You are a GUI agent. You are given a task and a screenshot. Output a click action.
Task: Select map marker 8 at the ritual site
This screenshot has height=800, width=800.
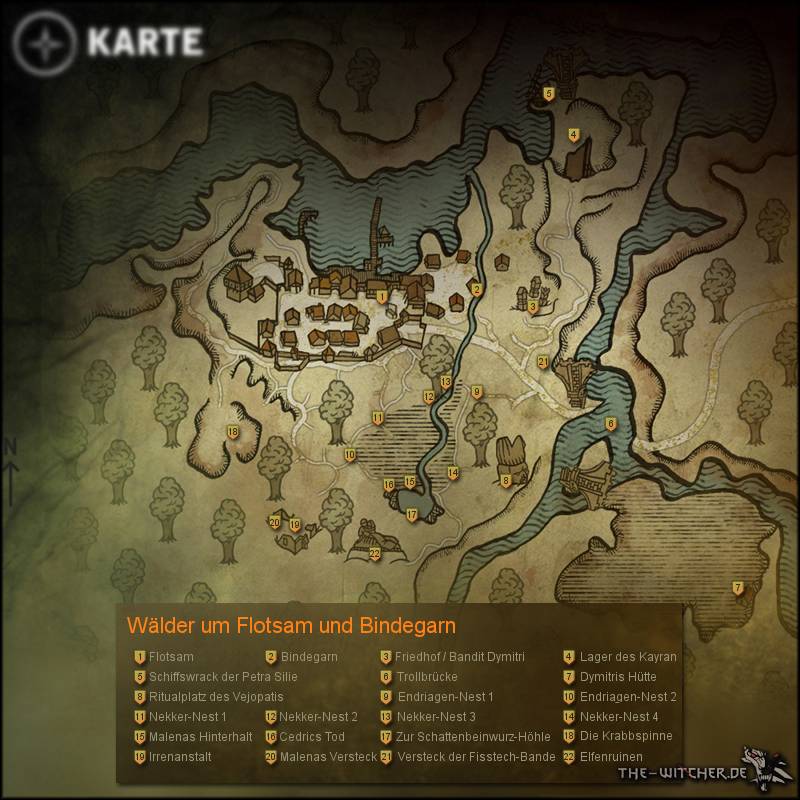(506, 481)
